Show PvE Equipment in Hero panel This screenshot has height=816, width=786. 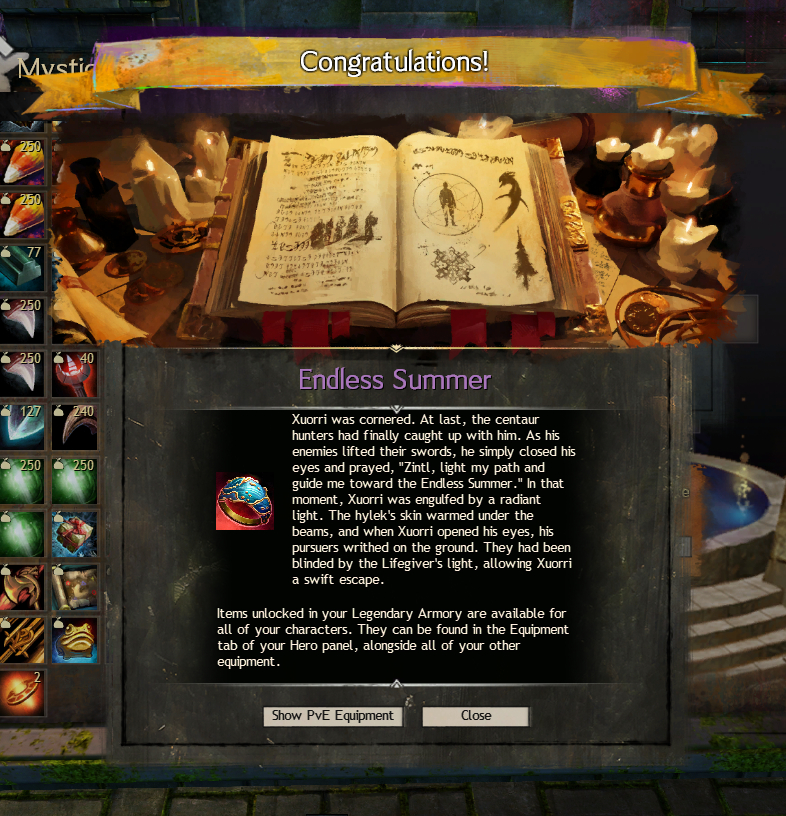pos(333,716)
